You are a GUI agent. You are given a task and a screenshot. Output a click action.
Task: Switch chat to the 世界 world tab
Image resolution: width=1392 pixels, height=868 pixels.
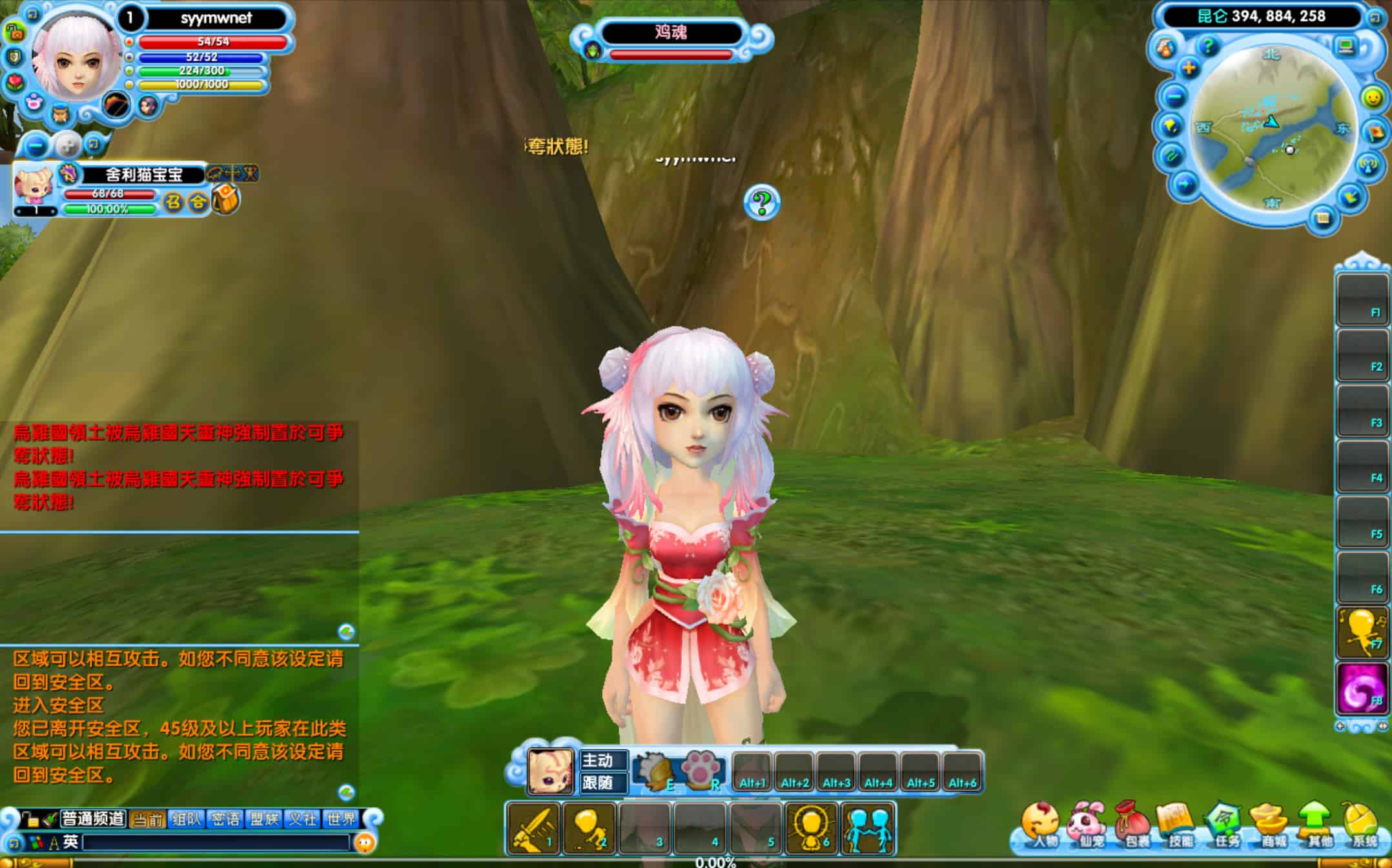(x=342, y=819)
